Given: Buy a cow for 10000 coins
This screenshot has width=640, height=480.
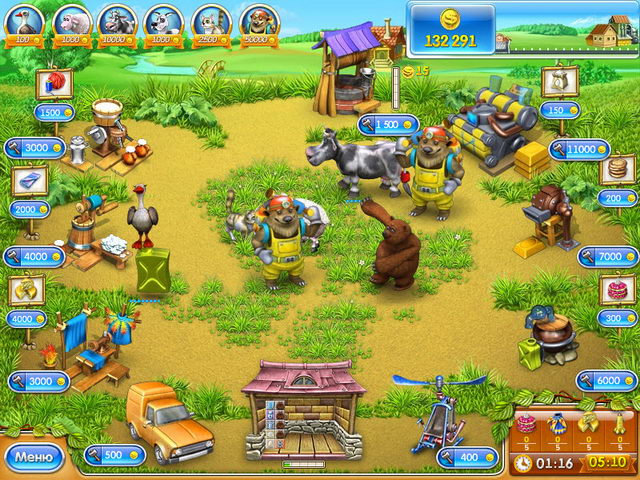Looking at the screenshot, I should tap(117, 22).
